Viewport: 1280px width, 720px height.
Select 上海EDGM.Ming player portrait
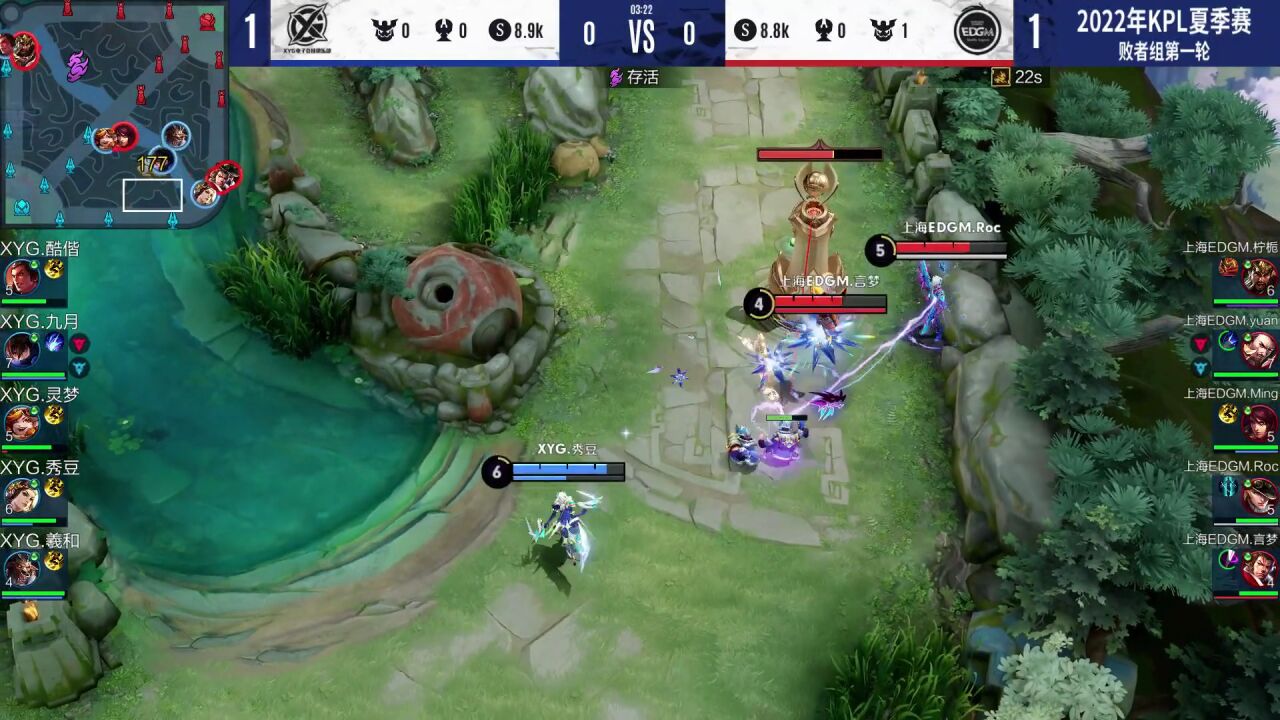(1259, 423)
